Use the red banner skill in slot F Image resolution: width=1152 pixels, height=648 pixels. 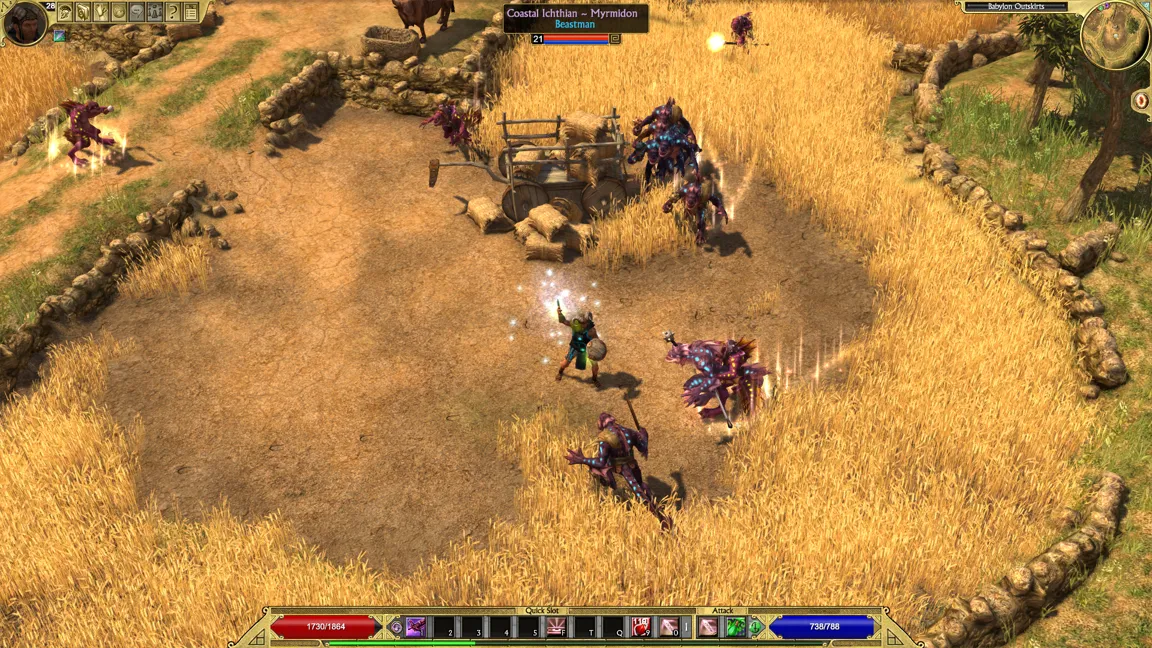click(x=556, y=627)
